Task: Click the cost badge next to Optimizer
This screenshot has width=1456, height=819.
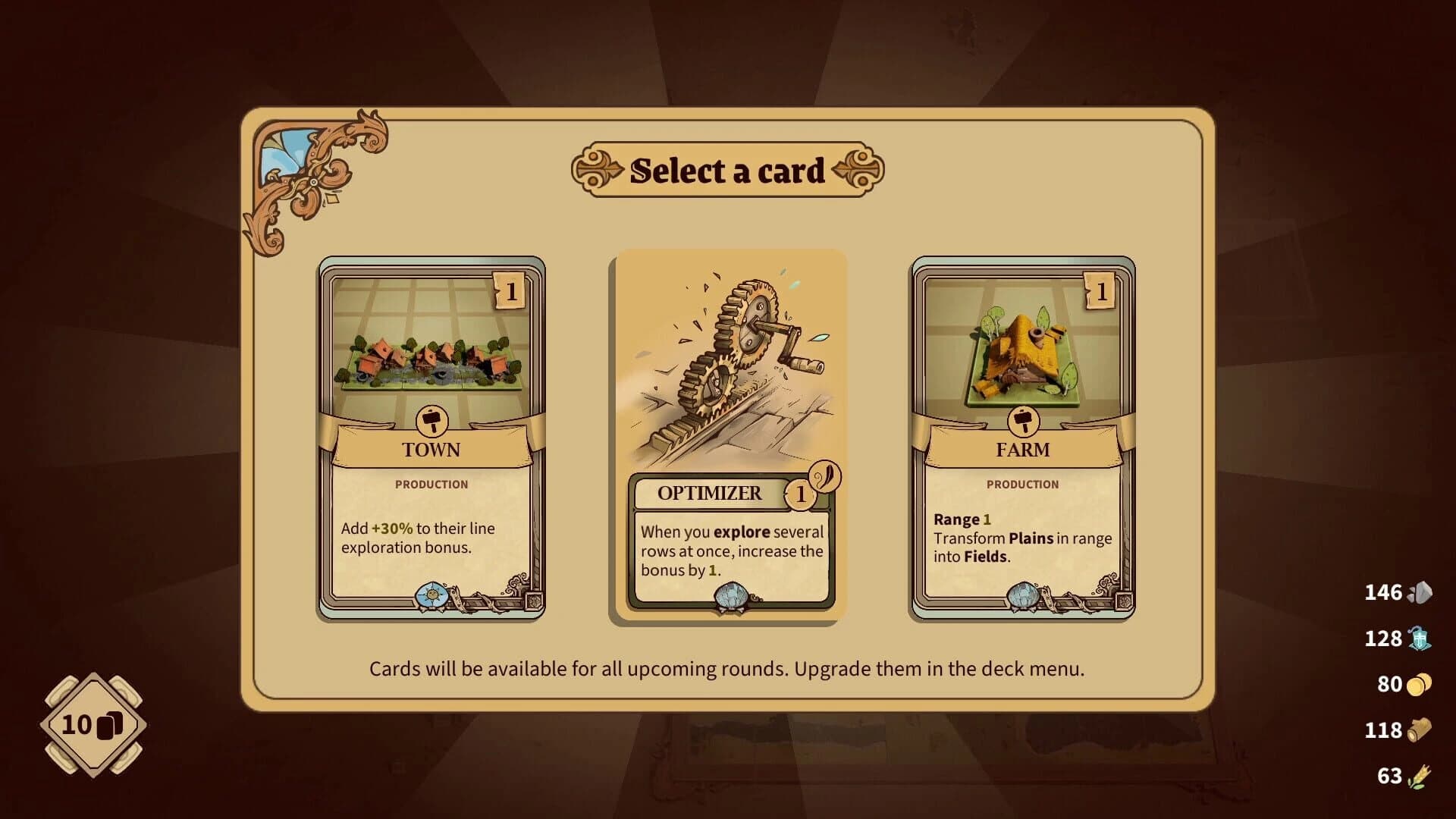Action: (800, 493)
